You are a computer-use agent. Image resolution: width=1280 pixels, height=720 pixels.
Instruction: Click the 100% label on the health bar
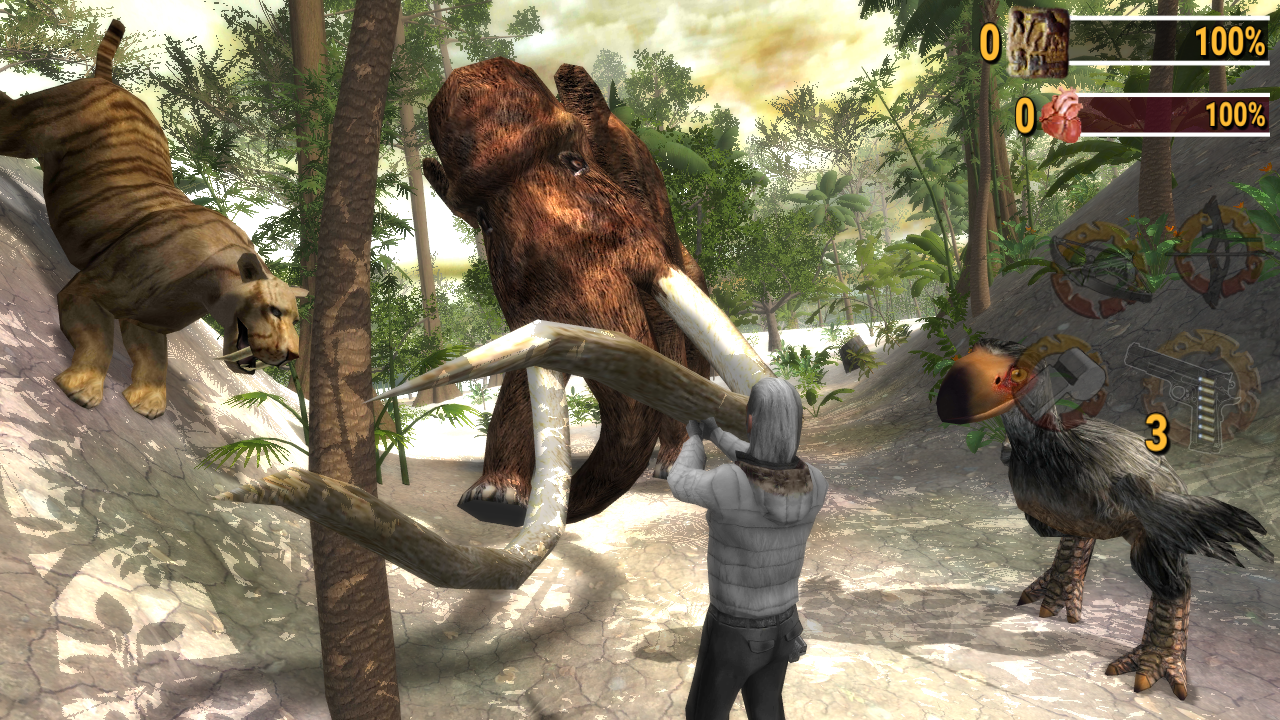pyautogui.click(x=1237, y=115)
